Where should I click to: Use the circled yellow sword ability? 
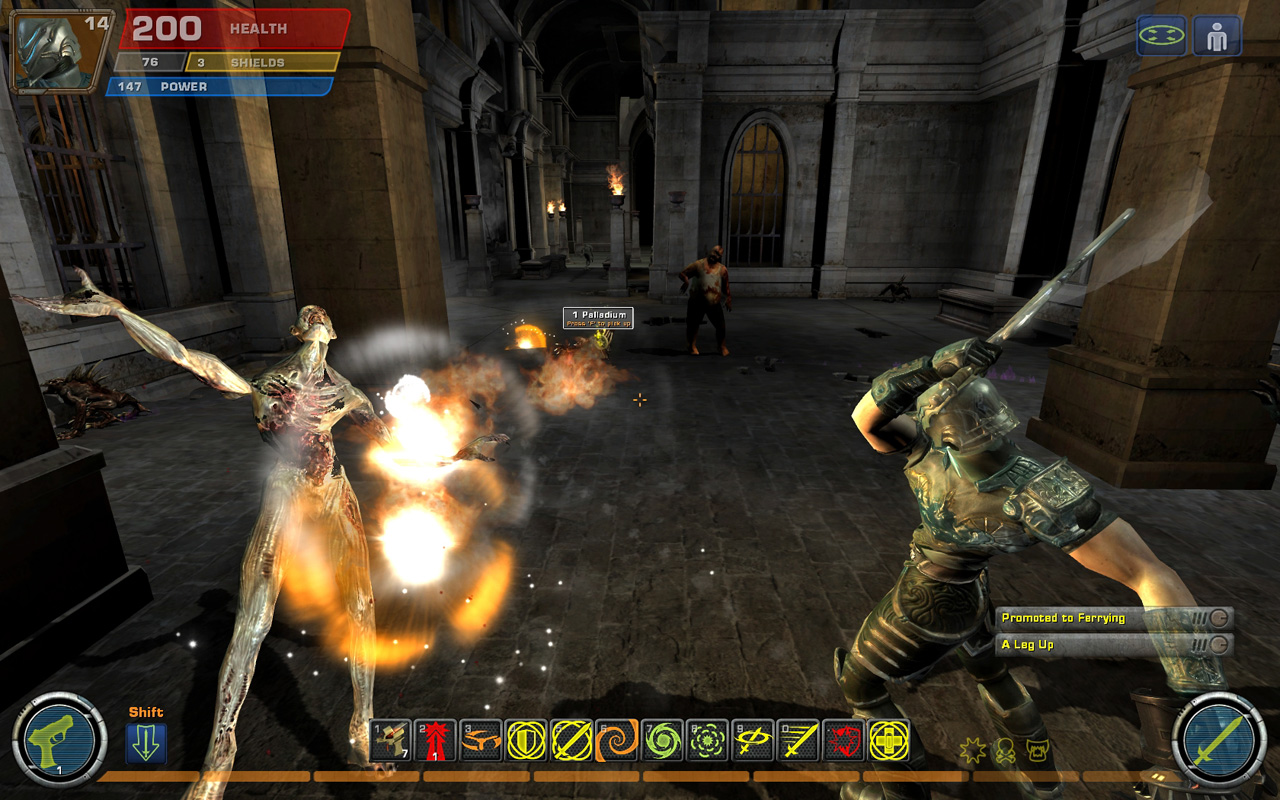pos(571,741)
